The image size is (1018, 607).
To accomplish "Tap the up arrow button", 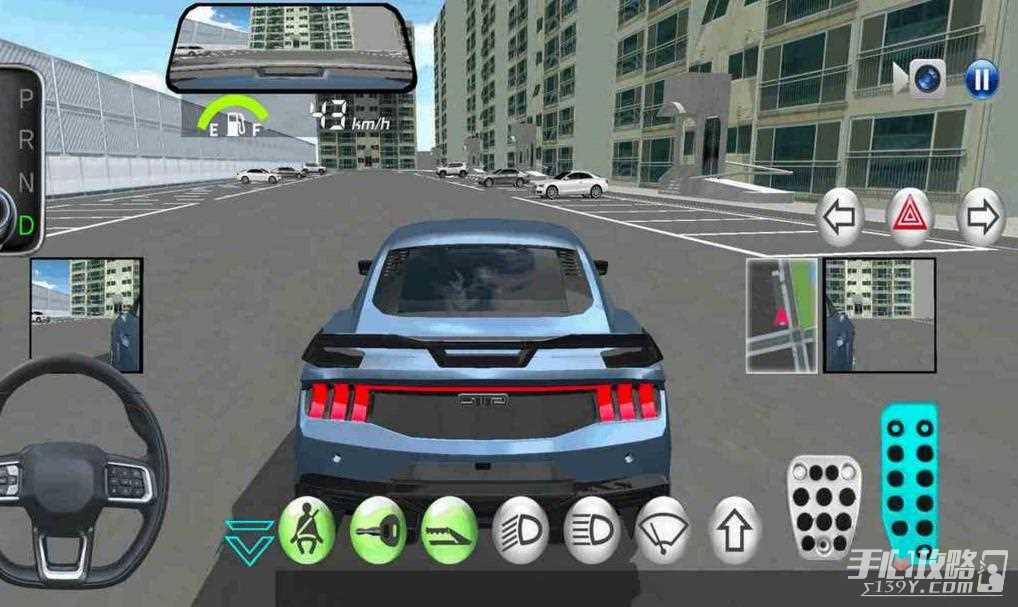I will point(735,530).
